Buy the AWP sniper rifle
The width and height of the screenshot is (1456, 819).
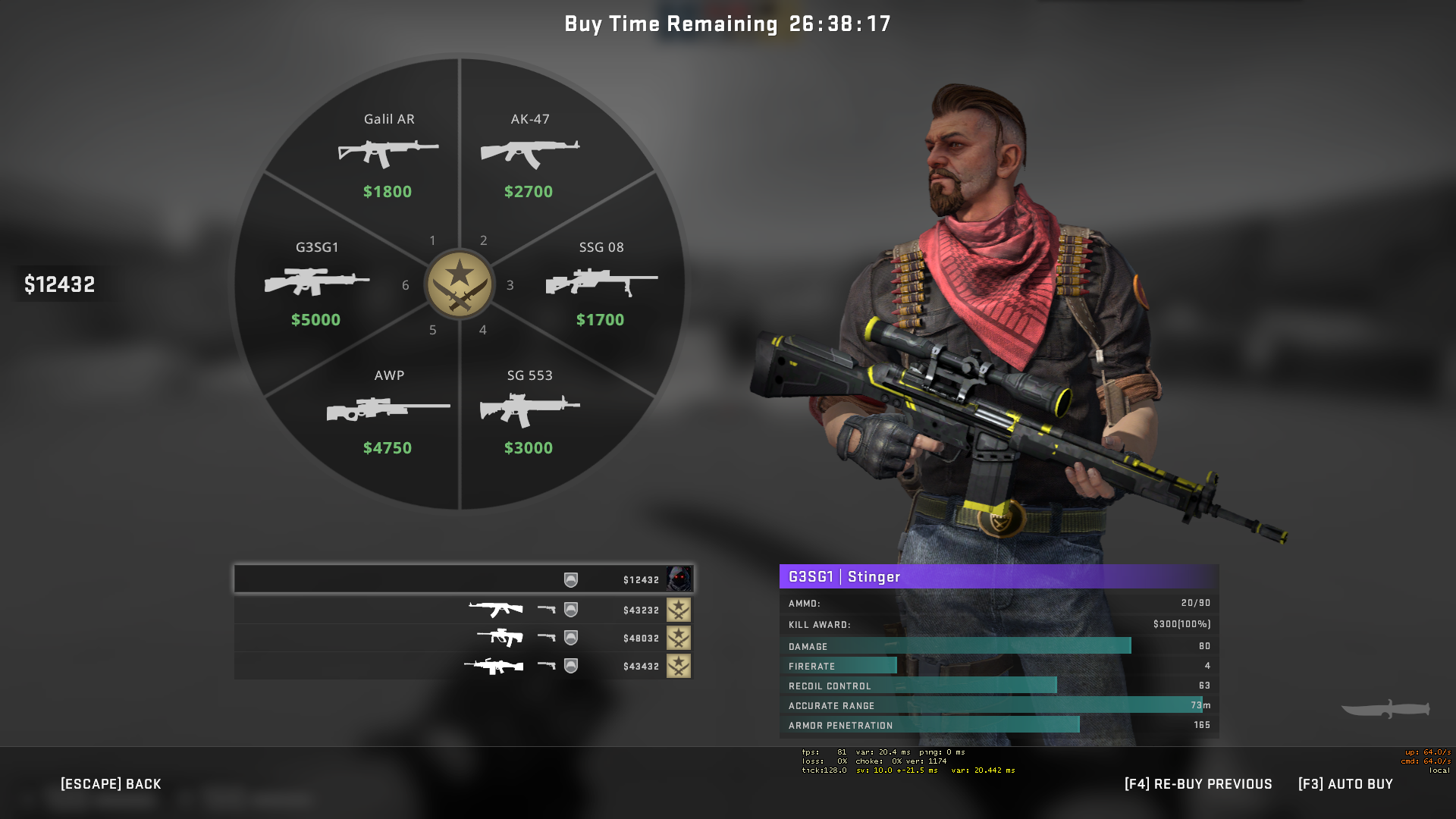click(388, 409)
